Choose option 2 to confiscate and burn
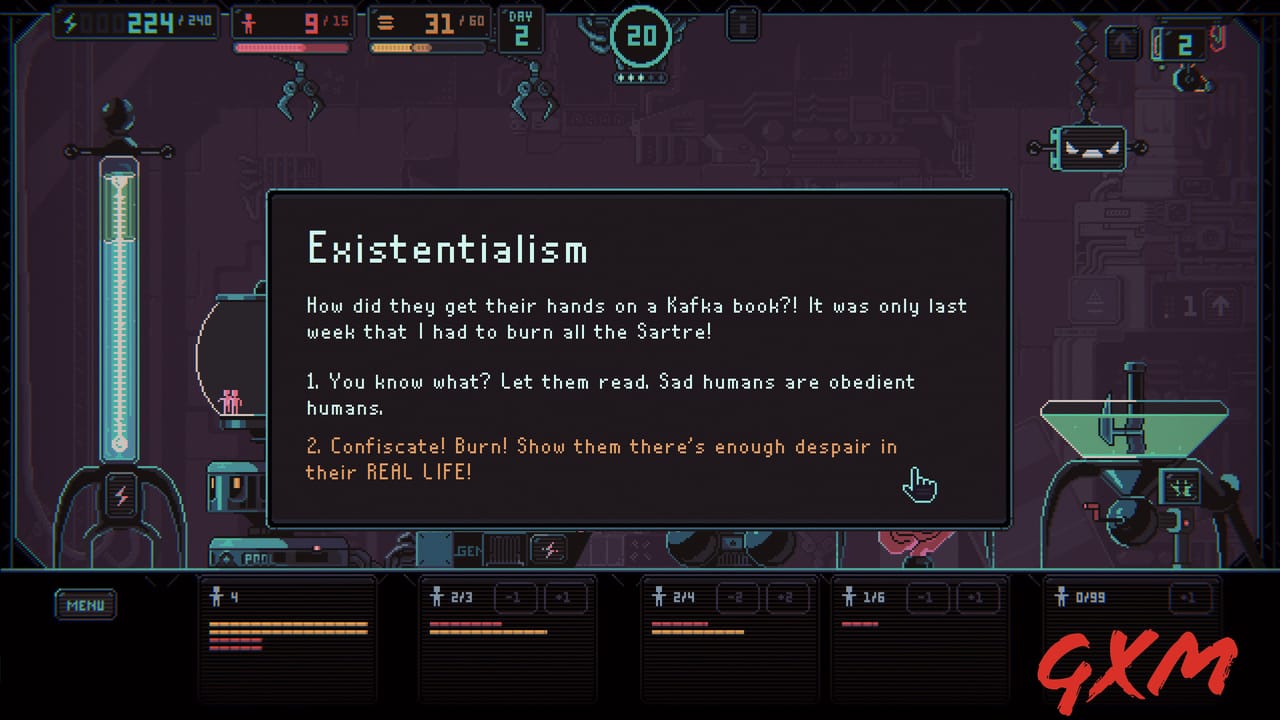 click(x=601, y=459)
